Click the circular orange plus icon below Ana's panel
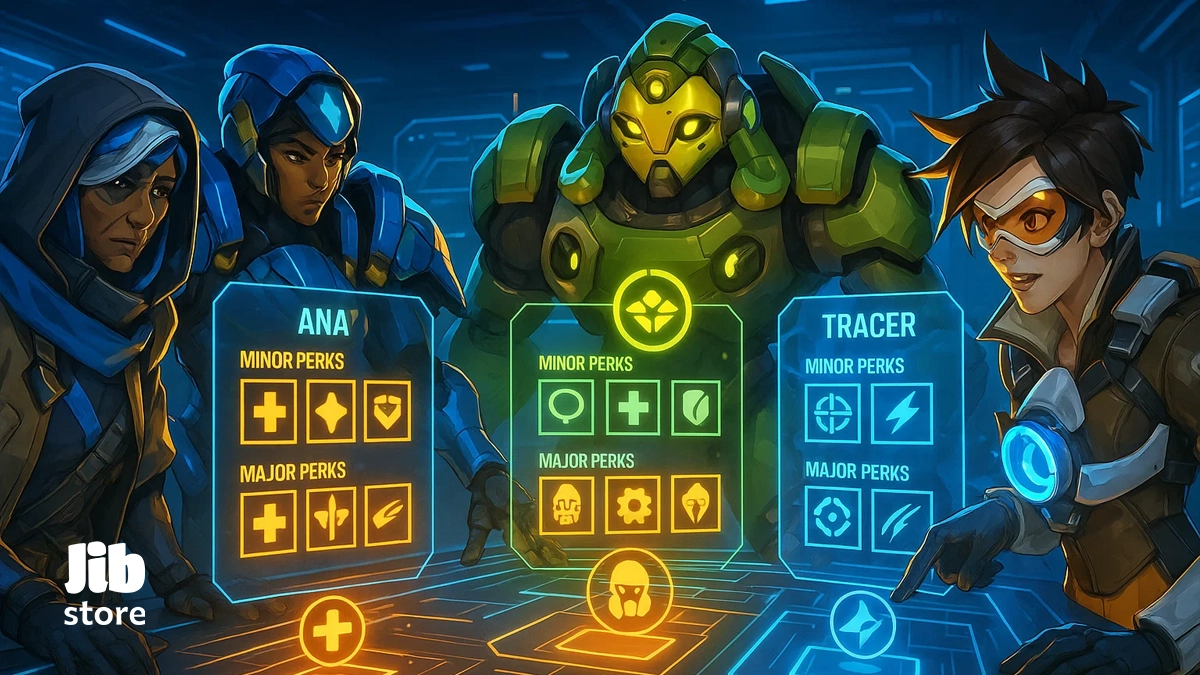This screenshot has width=1200, height=675. click(x=332, y=630)
